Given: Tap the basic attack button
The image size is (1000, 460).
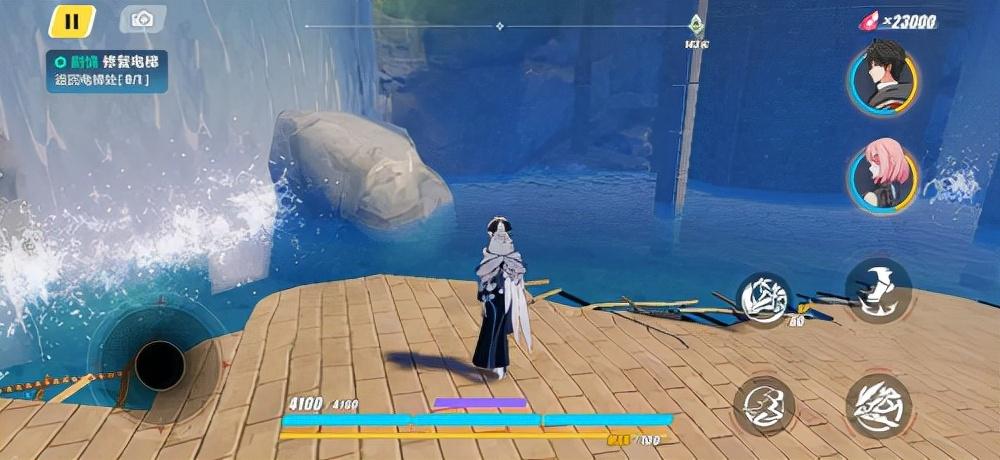Looking at the screenshot, I should pos(878,405).
